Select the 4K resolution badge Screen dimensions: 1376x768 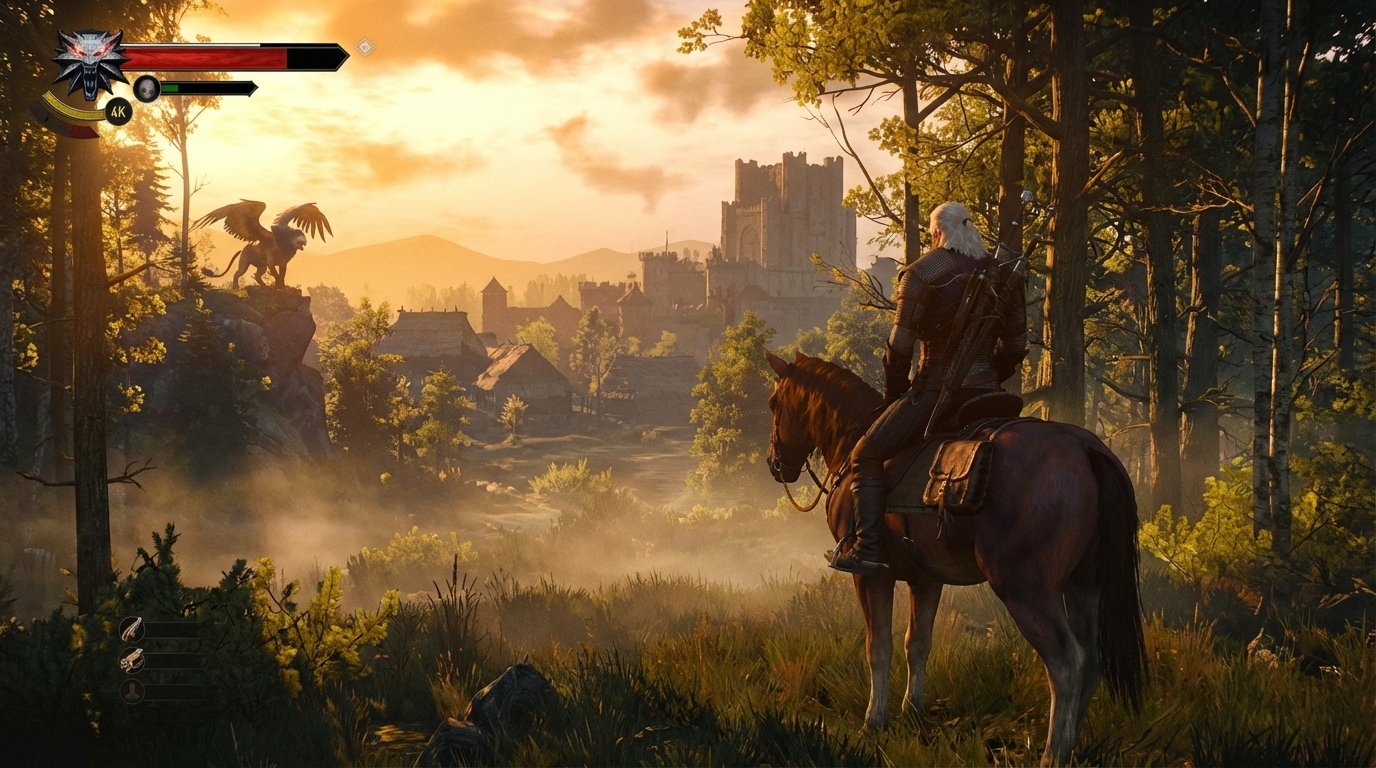point(119,110)
